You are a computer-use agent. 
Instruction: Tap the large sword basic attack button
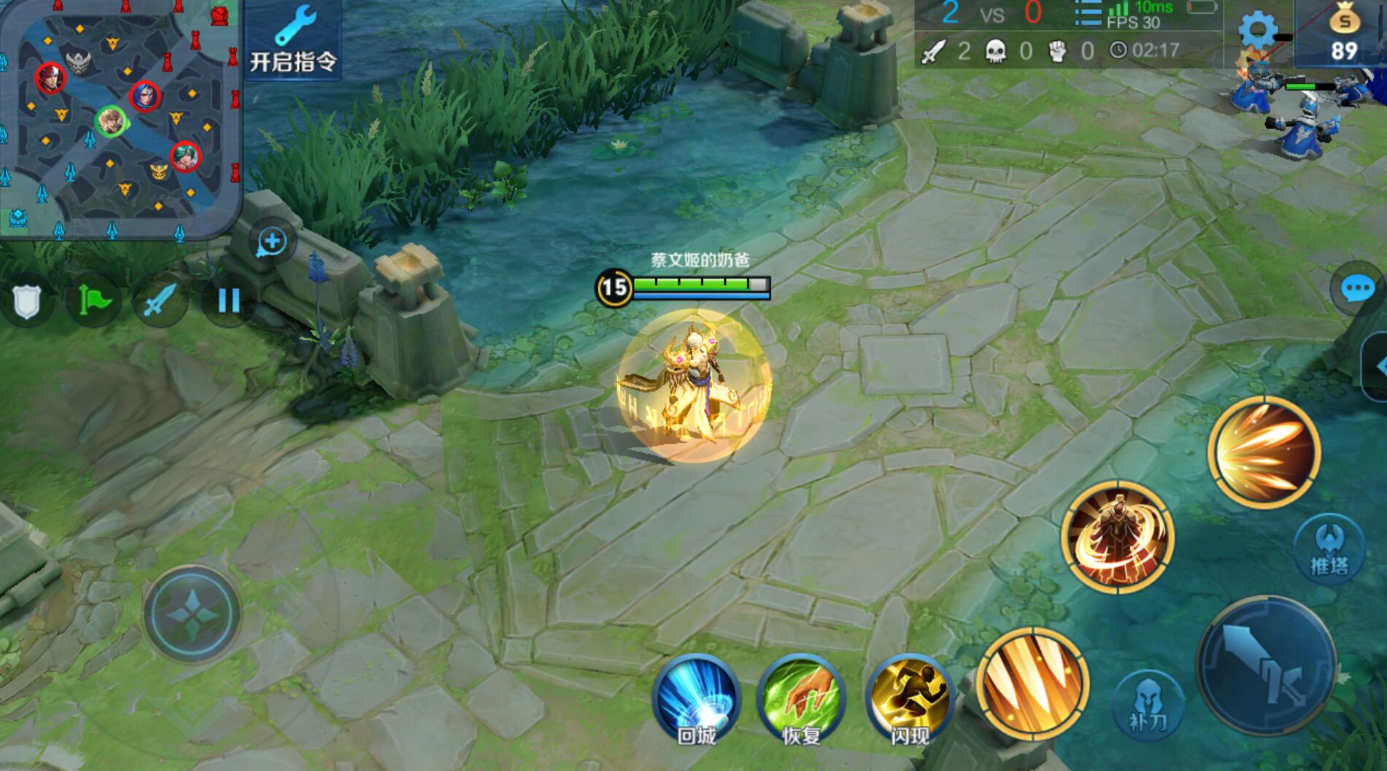pos(1267,665)
